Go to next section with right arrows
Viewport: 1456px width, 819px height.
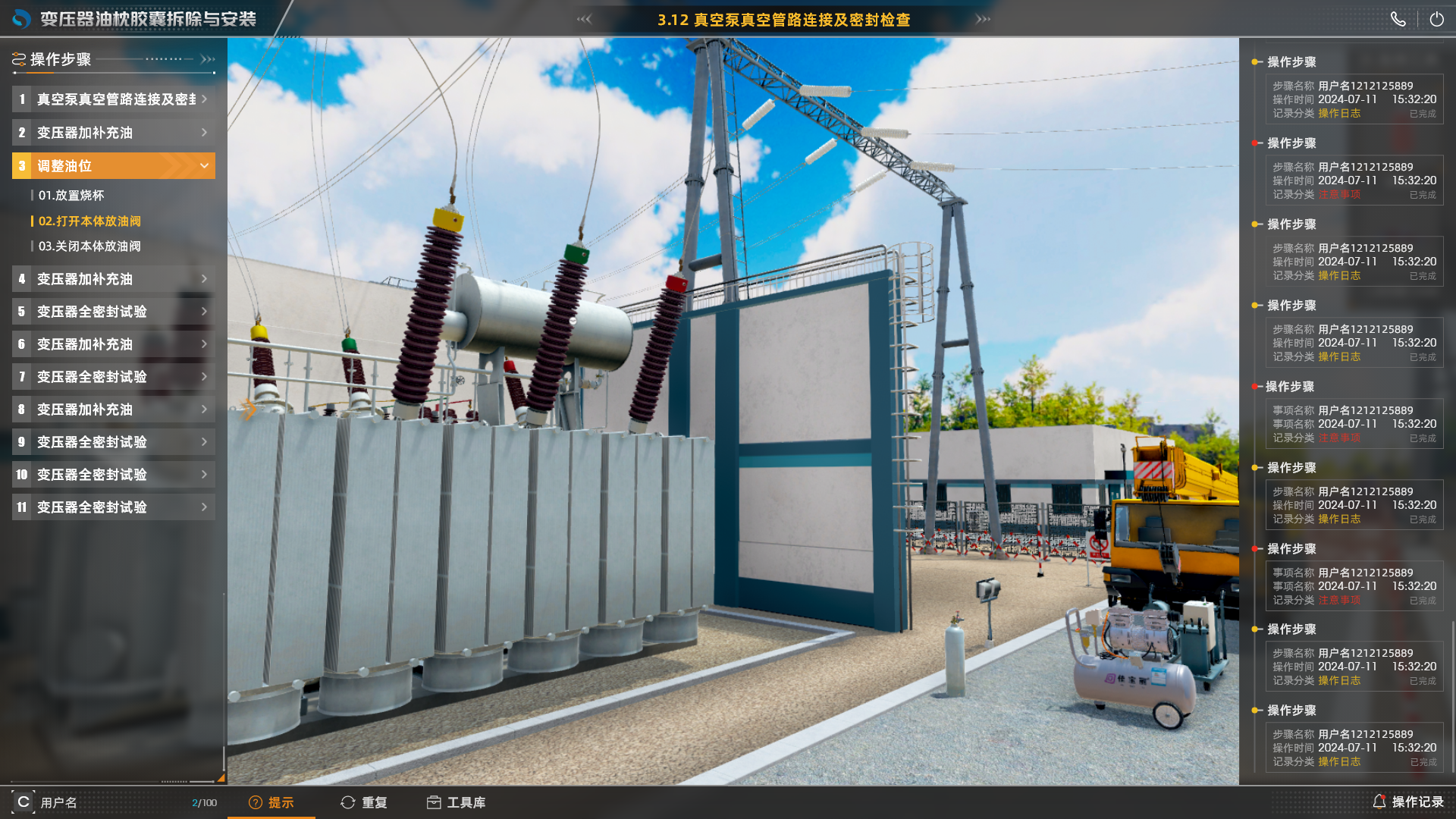(983, 19)
